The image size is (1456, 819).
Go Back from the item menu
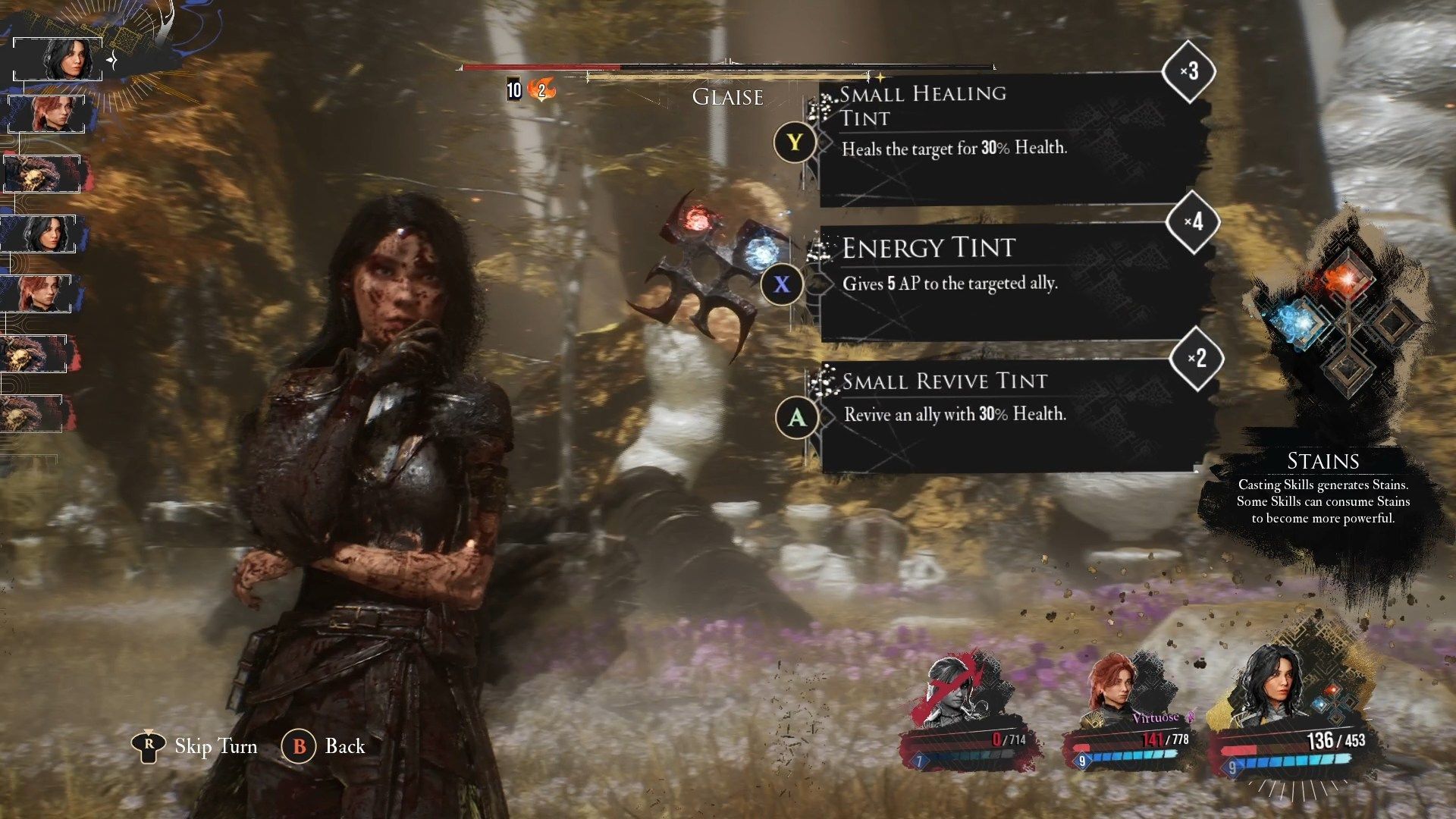pyautogui.click(x=325, y=746)
